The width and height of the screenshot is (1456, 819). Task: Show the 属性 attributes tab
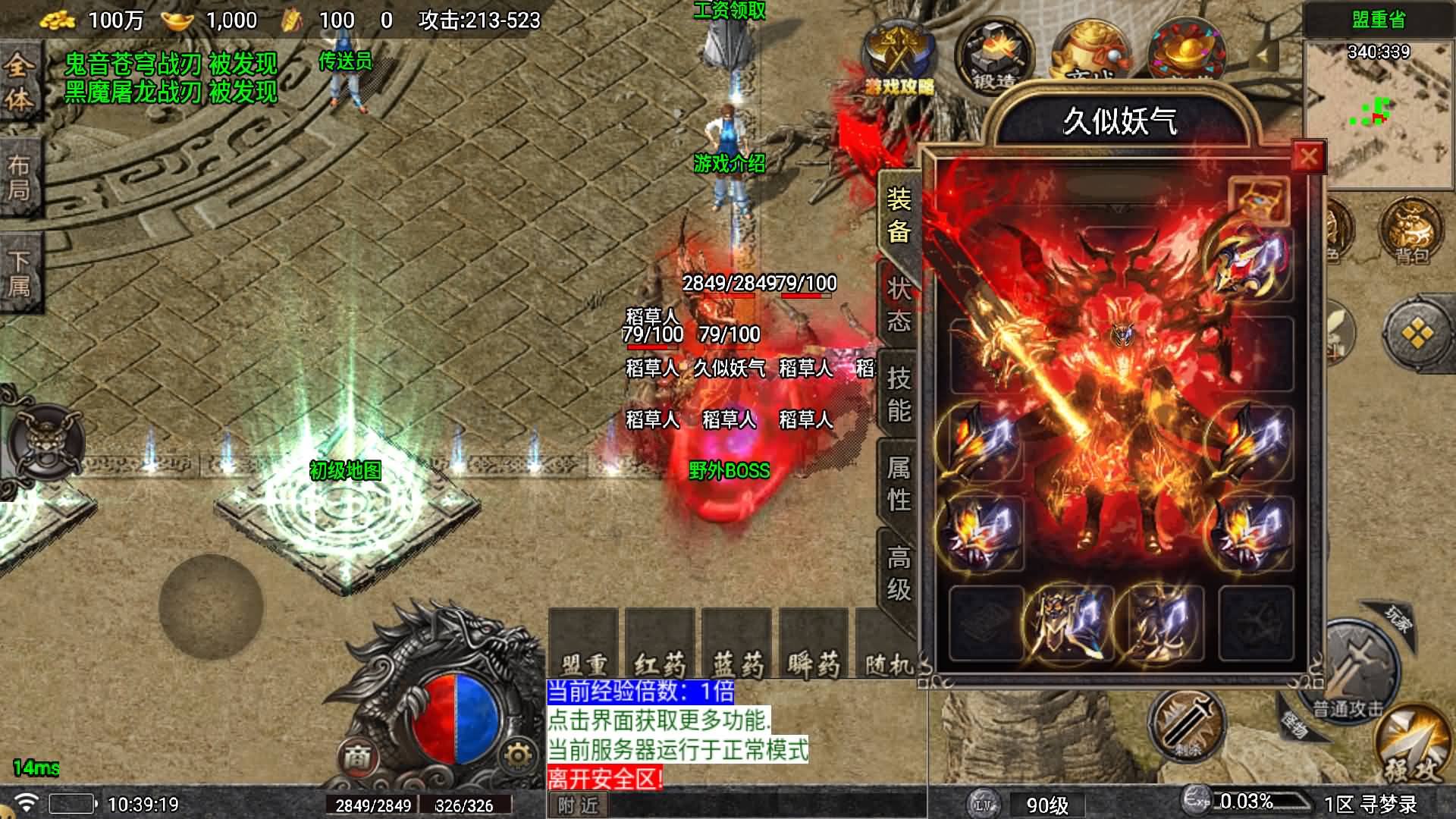(x=899, y=483)
